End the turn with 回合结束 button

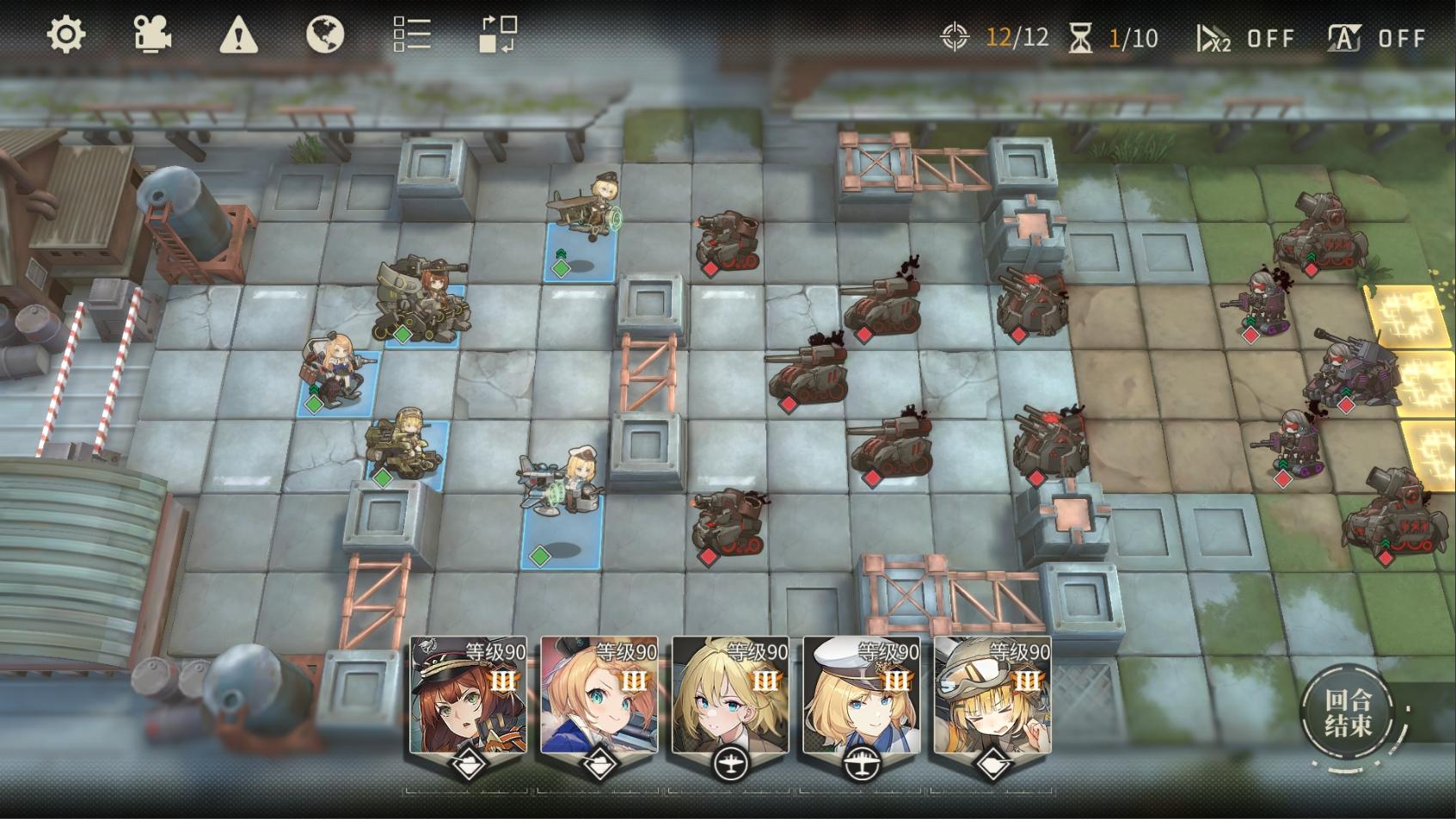tap(1348, 713)
